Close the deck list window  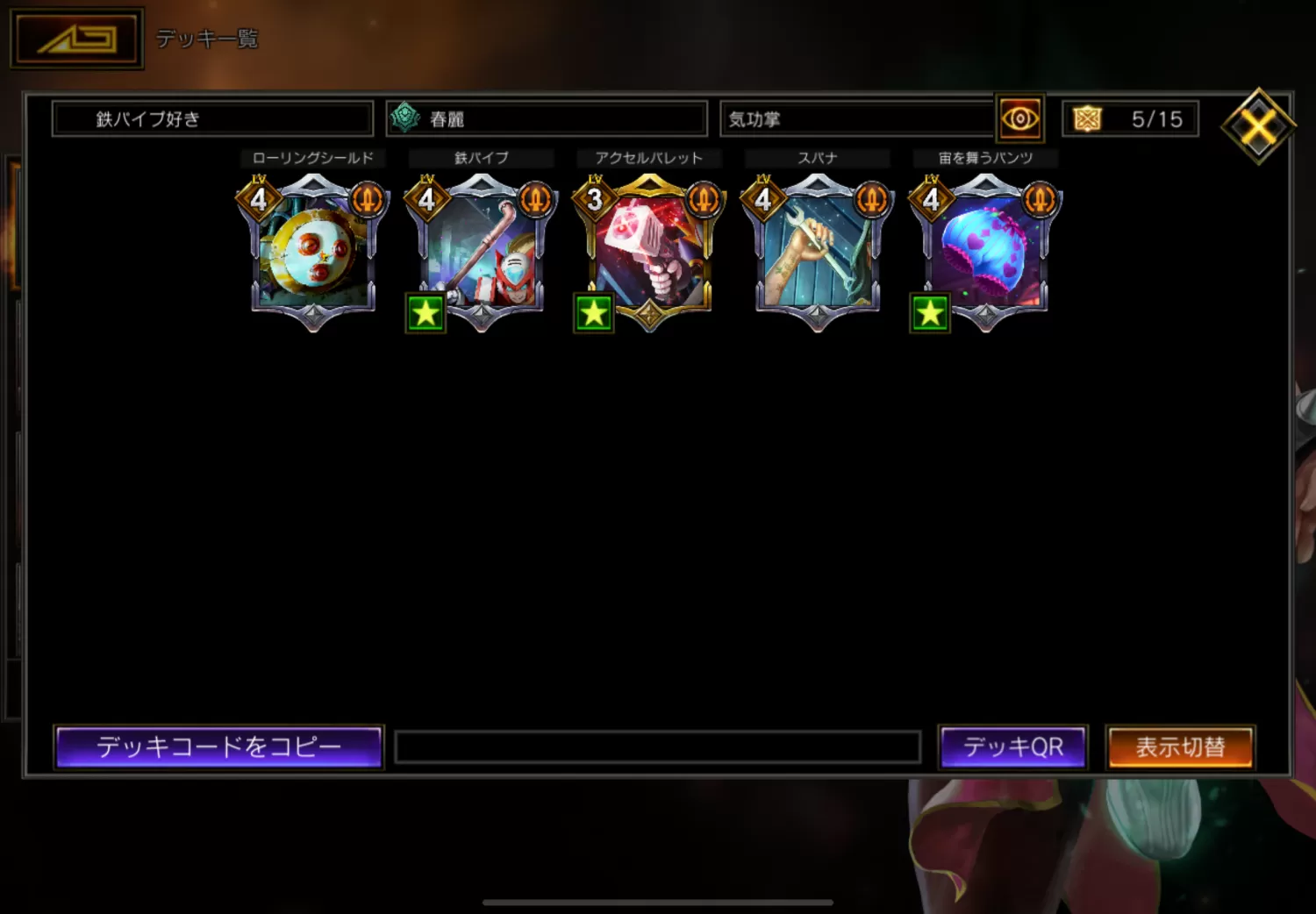[x=1258, y=127]
